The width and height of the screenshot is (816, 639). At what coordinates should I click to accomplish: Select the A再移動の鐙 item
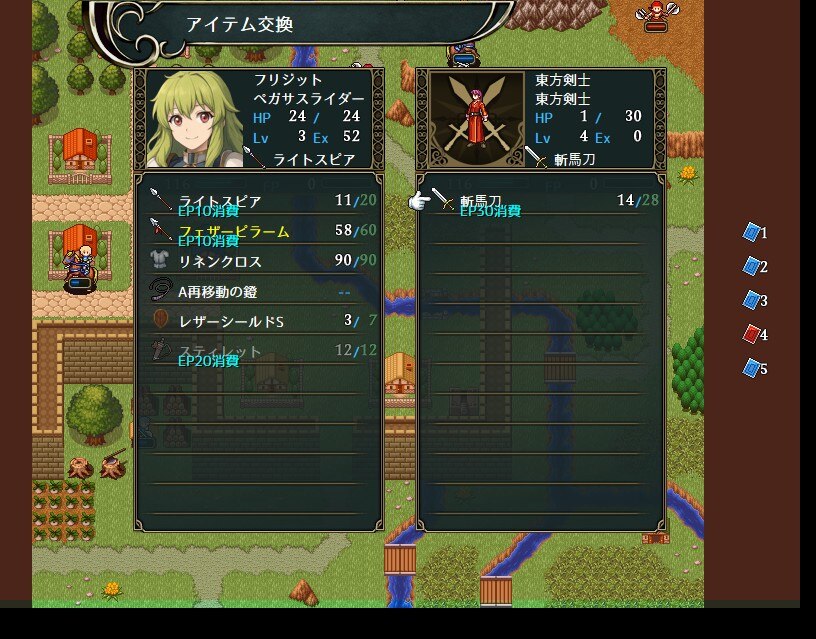point(258,291)
